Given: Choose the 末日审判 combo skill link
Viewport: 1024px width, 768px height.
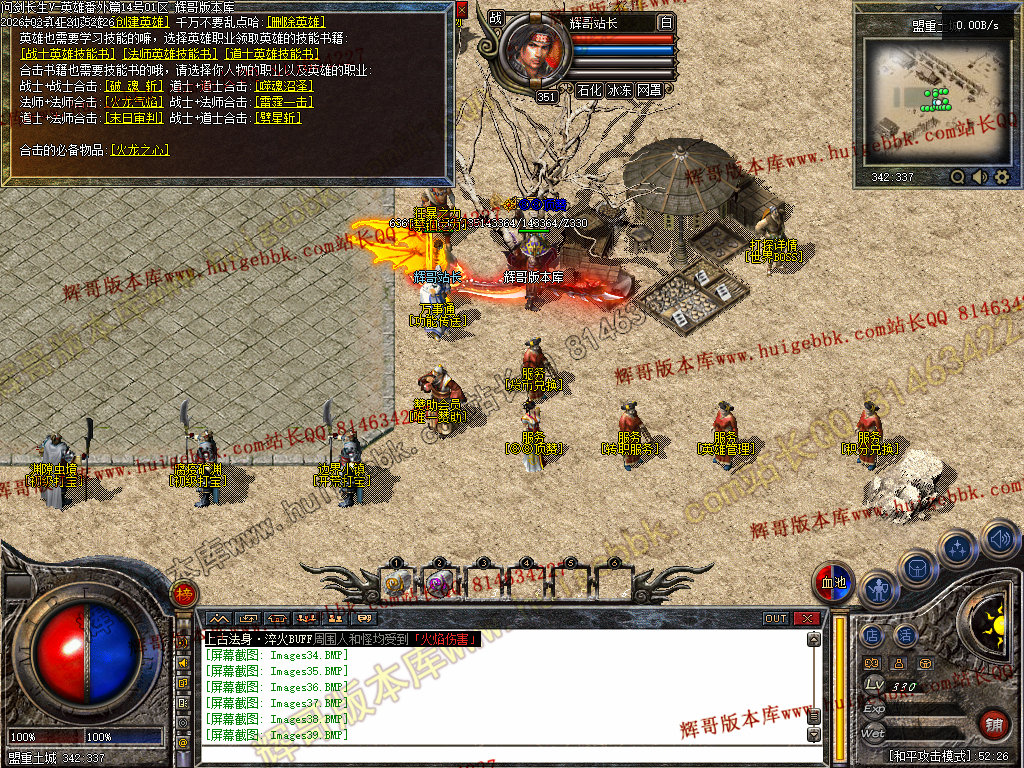Looking at the screenshot, I should tap(134, 118).
